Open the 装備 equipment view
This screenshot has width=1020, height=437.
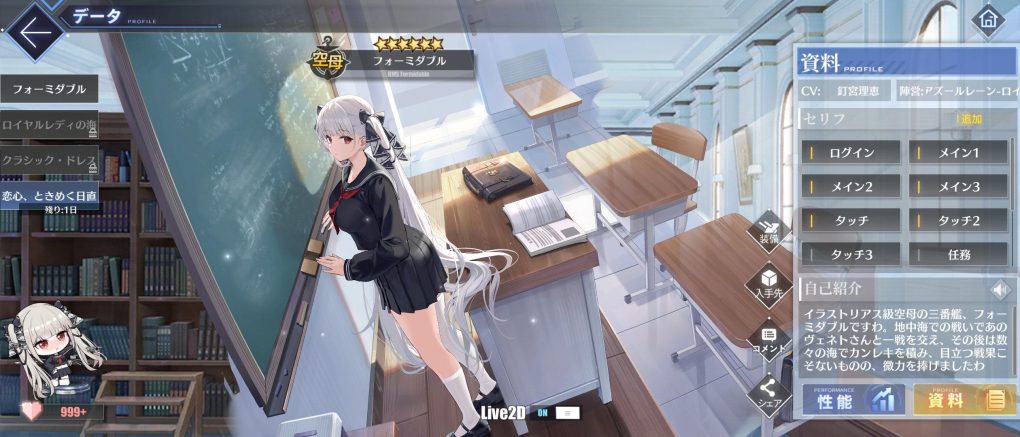(x=769, y=230)
